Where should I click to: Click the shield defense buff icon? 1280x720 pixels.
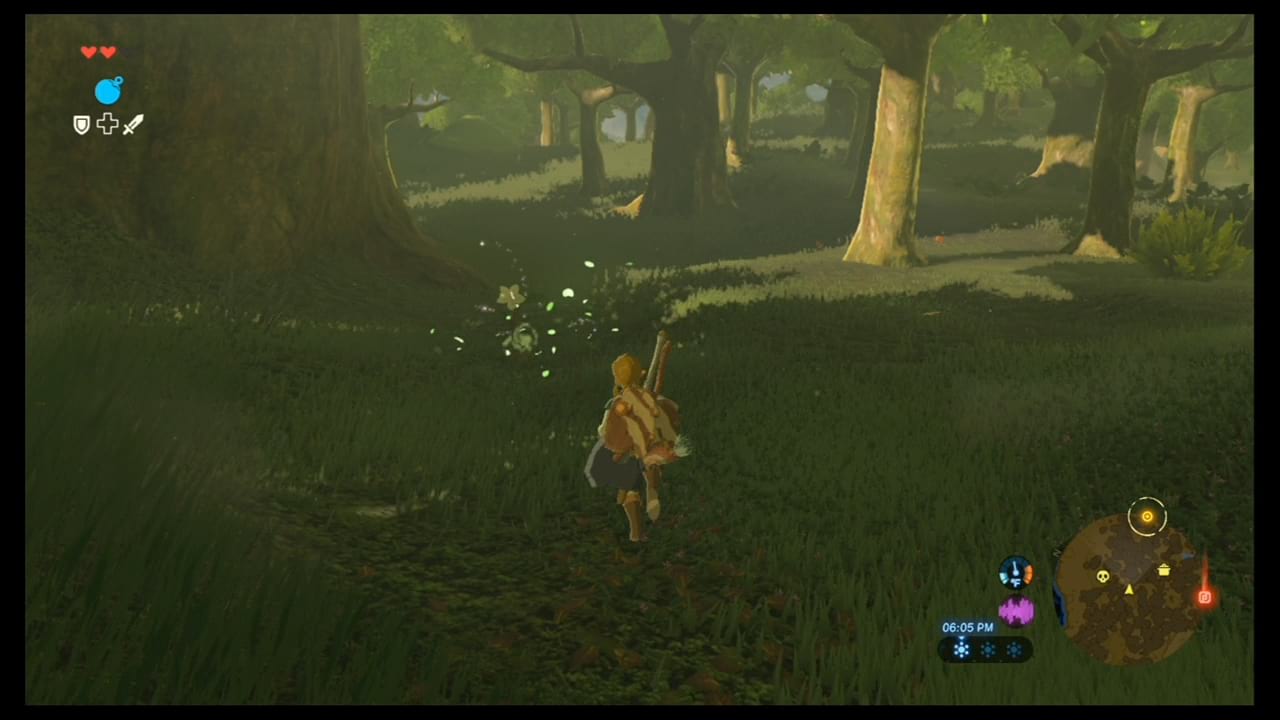tap(81, 124)
